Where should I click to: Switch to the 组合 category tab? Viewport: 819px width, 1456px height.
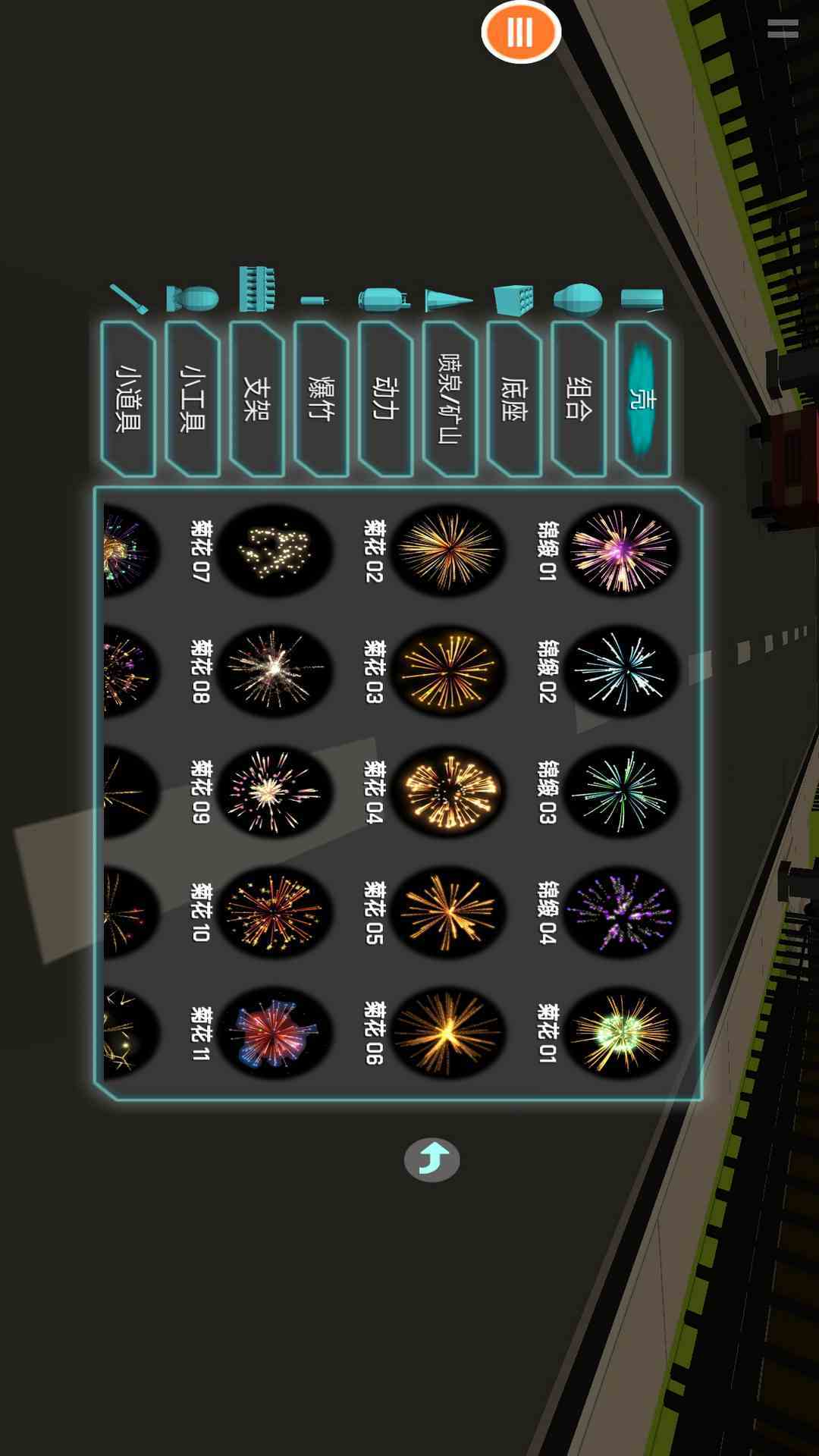579,399
